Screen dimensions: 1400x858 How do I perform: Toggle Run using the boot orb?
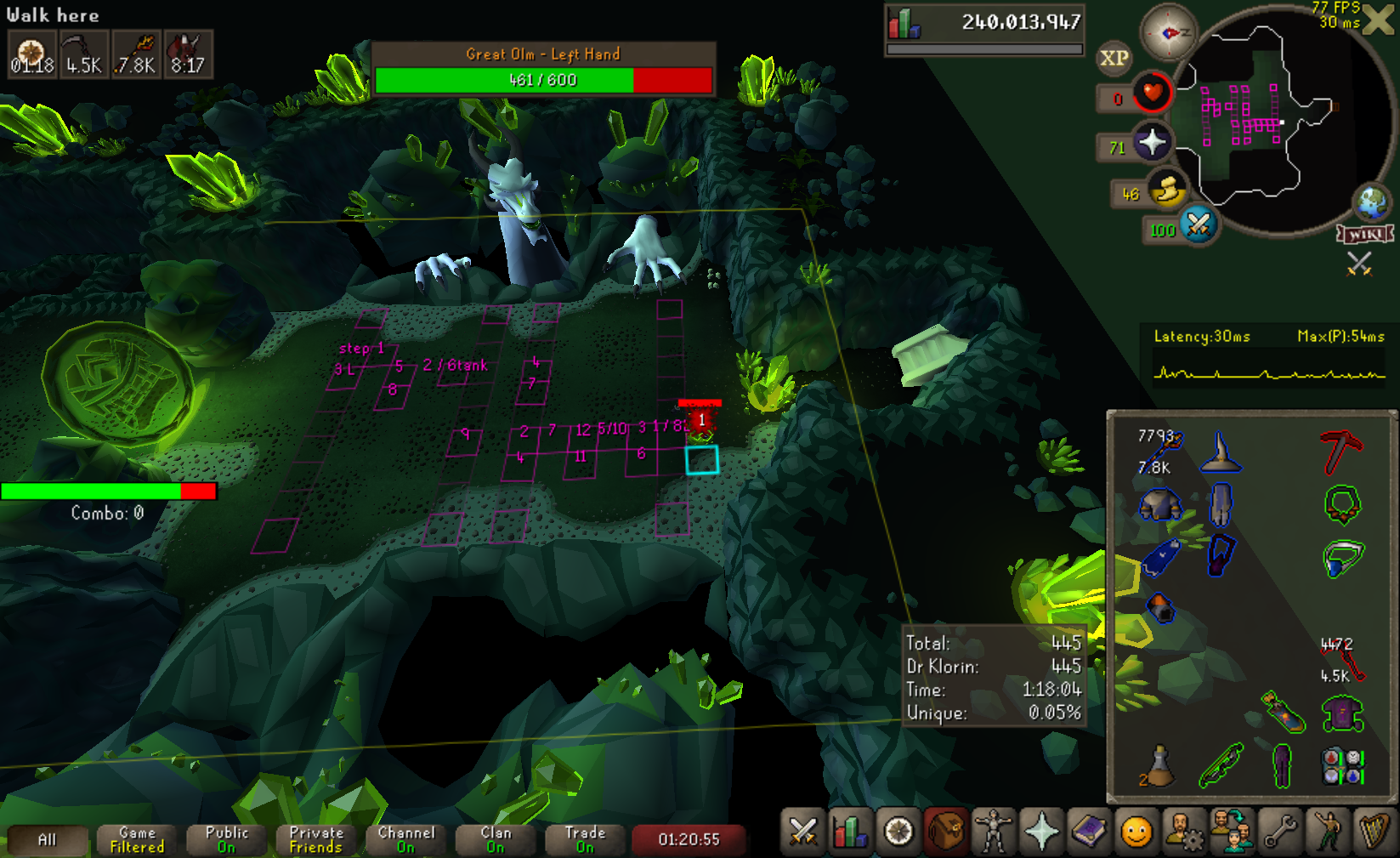(1168, 190)
